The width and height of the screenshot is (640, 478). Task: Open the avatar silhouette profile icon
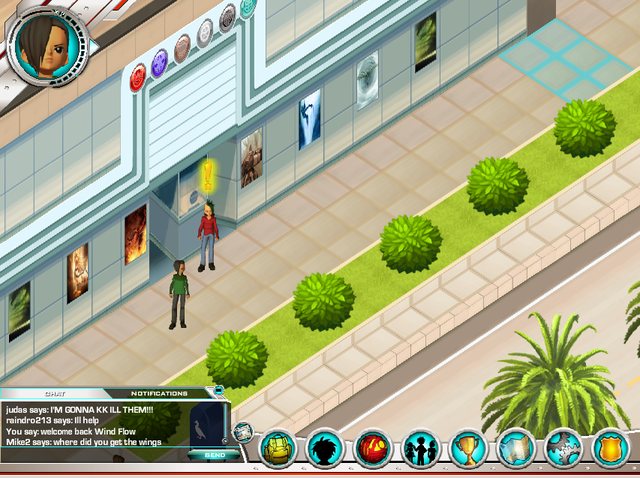click(326, 448)
